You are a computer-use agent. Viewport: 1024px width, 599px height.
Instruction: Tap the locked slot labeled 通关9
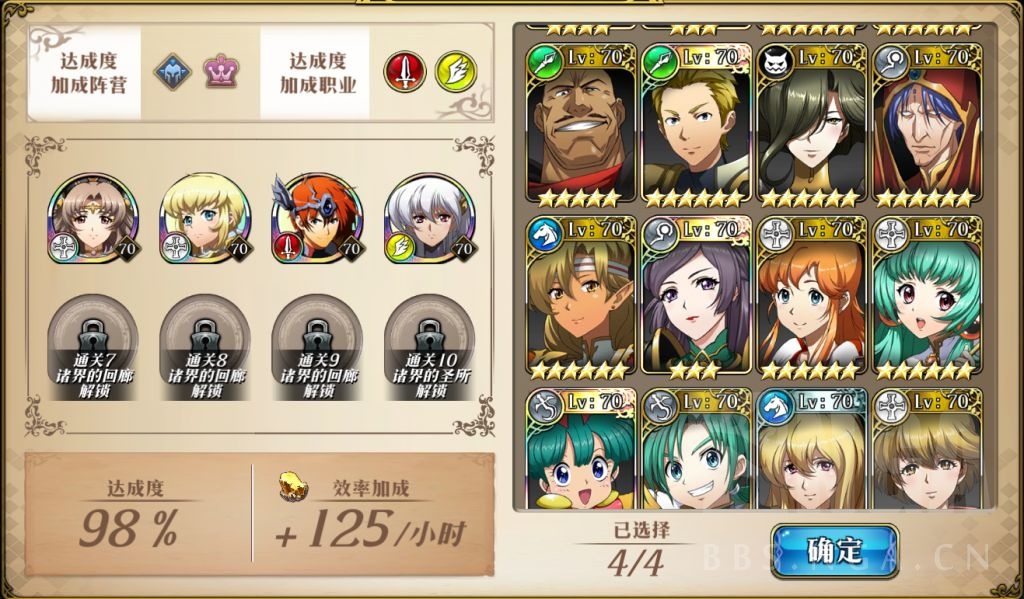tap(317, 345)
